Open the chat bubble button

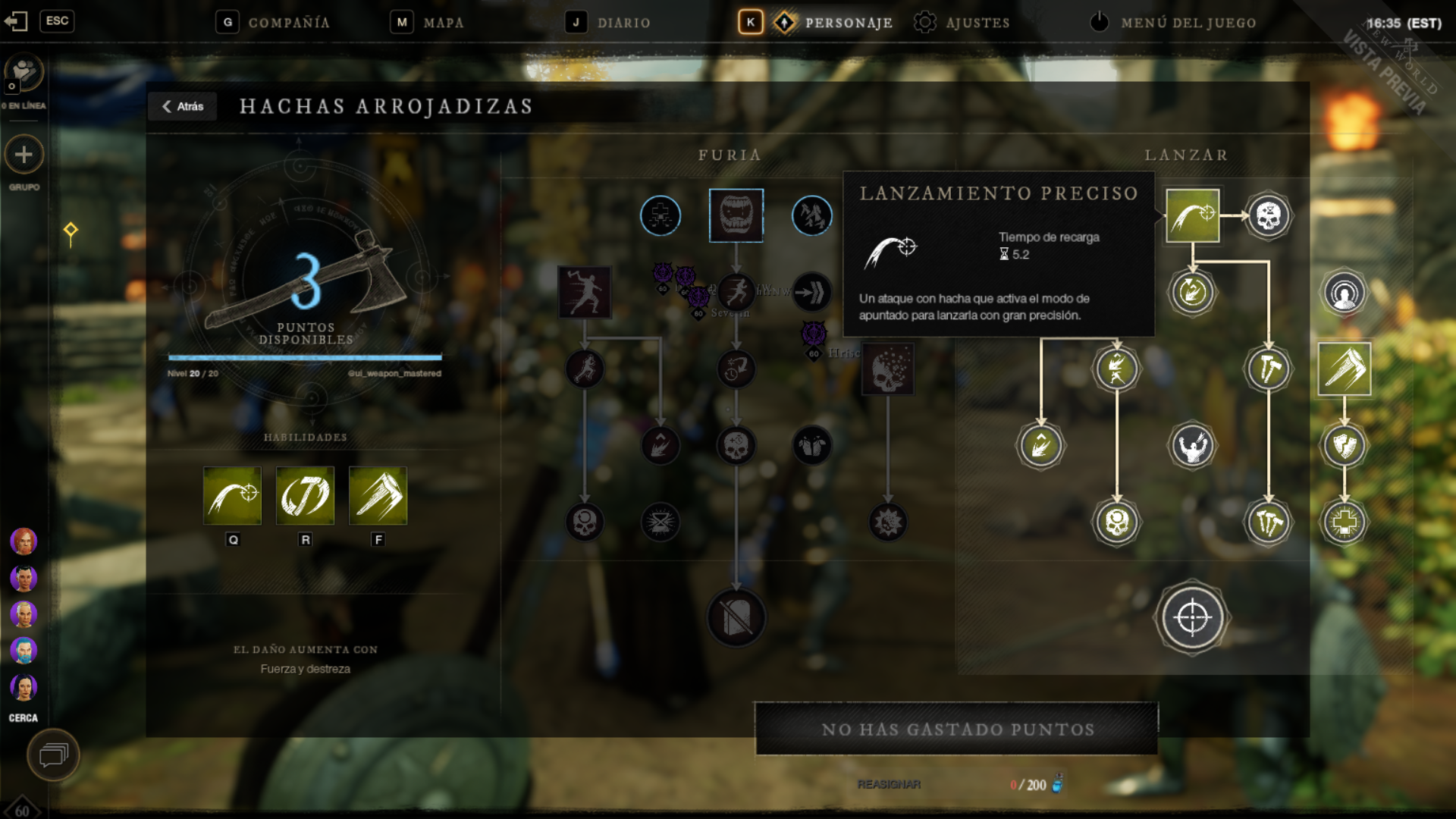coord(53,755)
